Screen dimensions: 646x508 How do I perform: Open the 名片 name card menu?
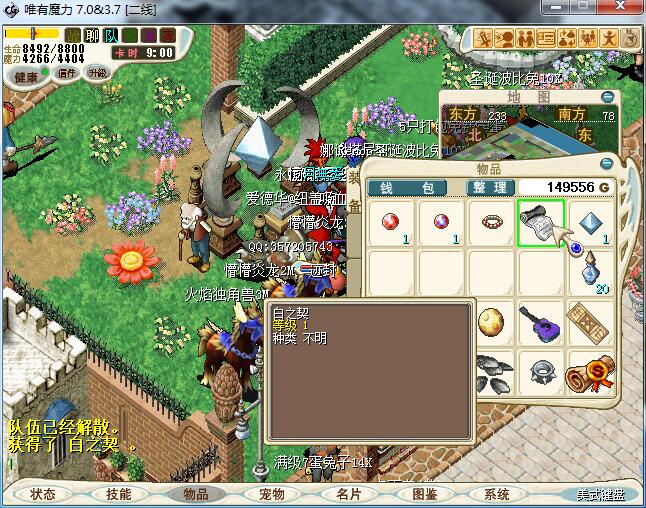347,494
